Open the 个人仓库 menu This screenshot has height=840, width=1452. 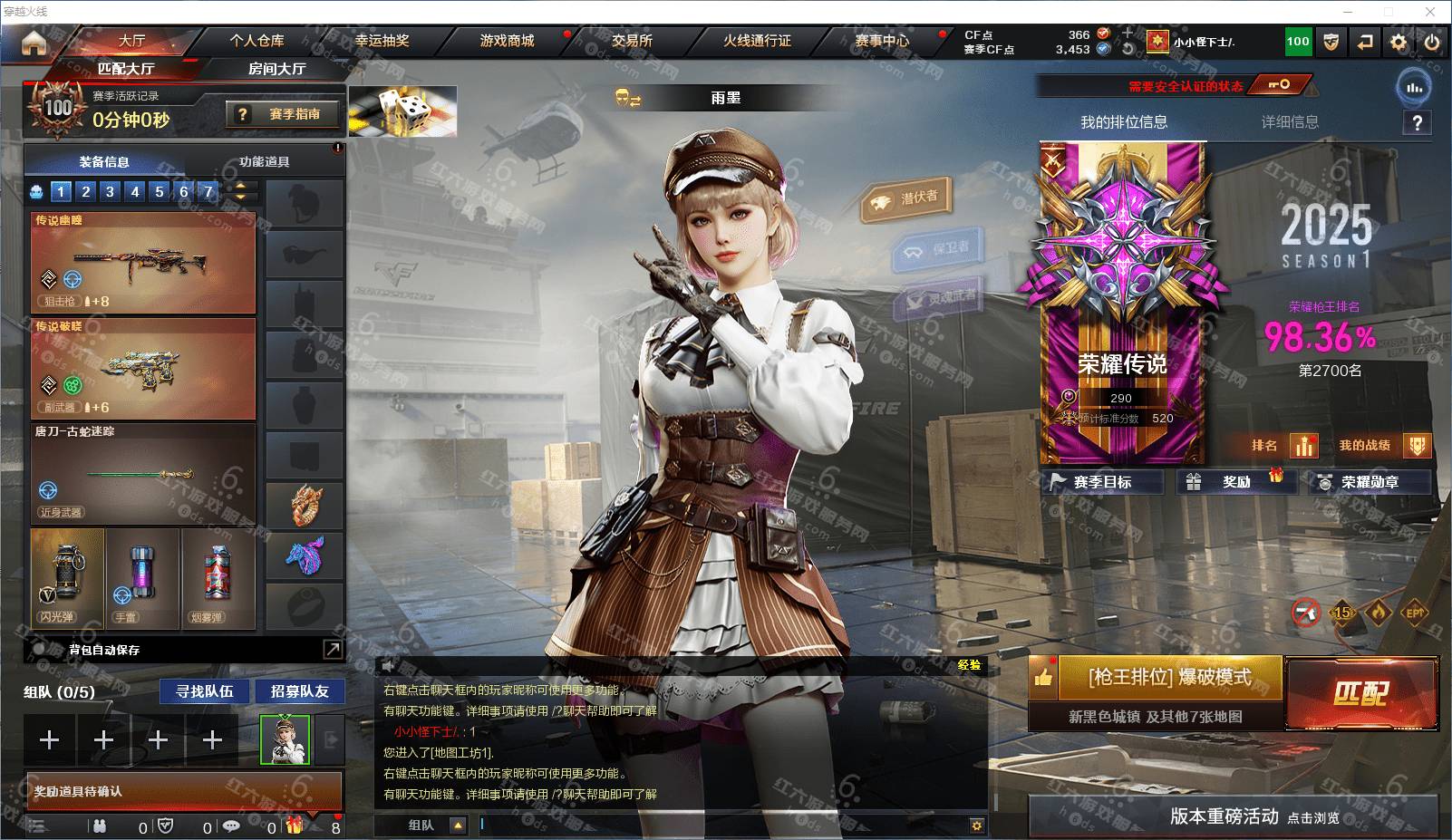pos(257,41)
